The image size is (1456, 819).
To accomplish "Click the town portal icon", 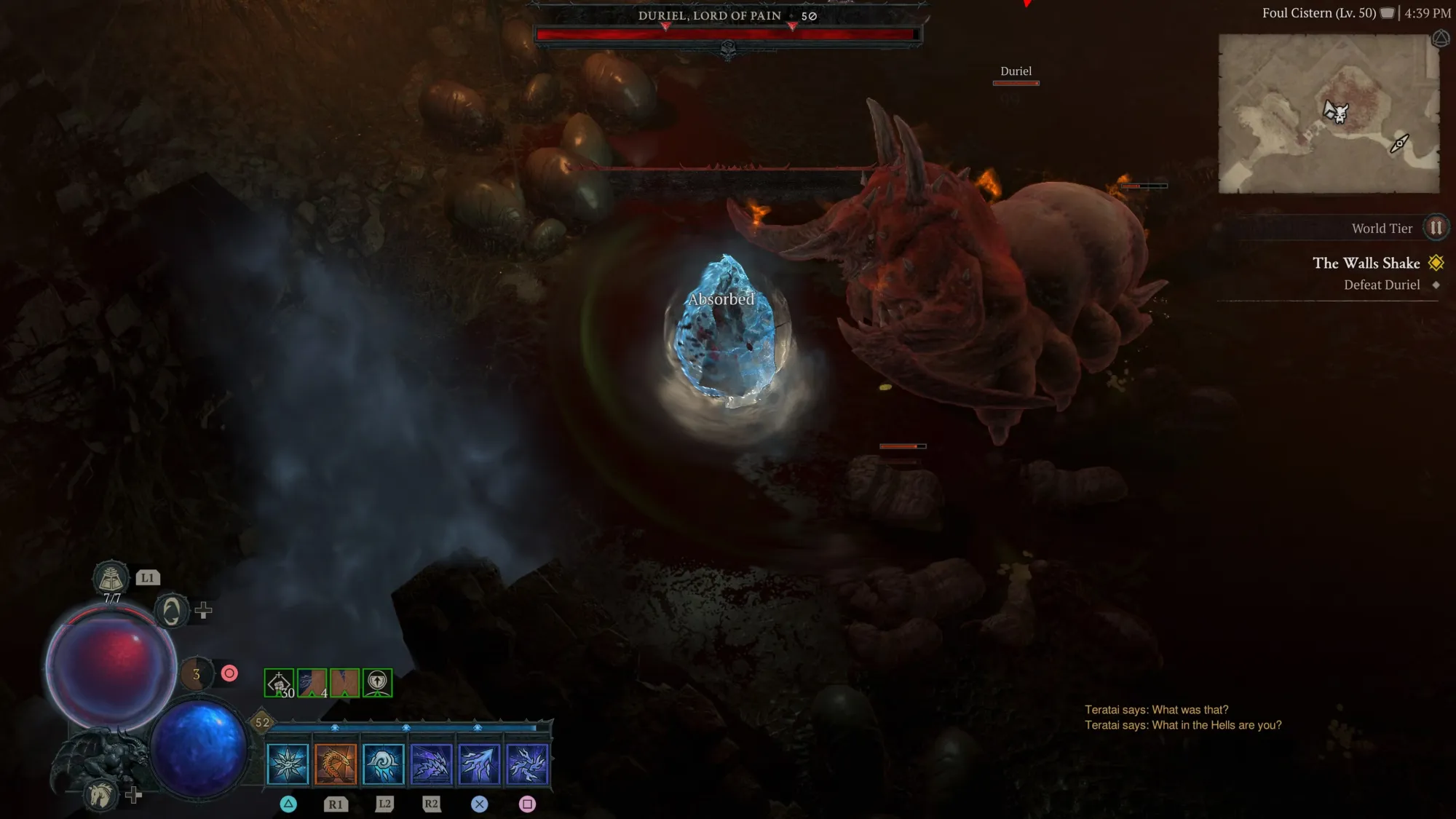I will point(172,611).
